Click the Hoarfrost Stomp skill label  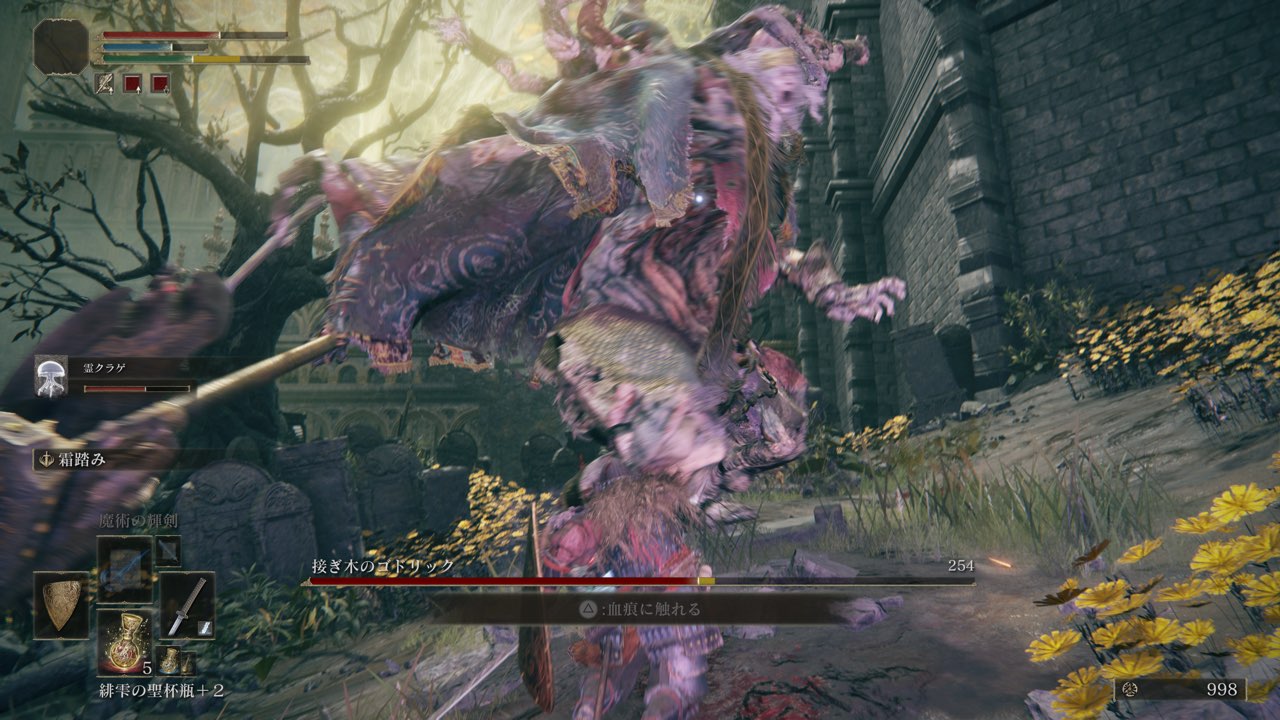(x=77, y=460)
